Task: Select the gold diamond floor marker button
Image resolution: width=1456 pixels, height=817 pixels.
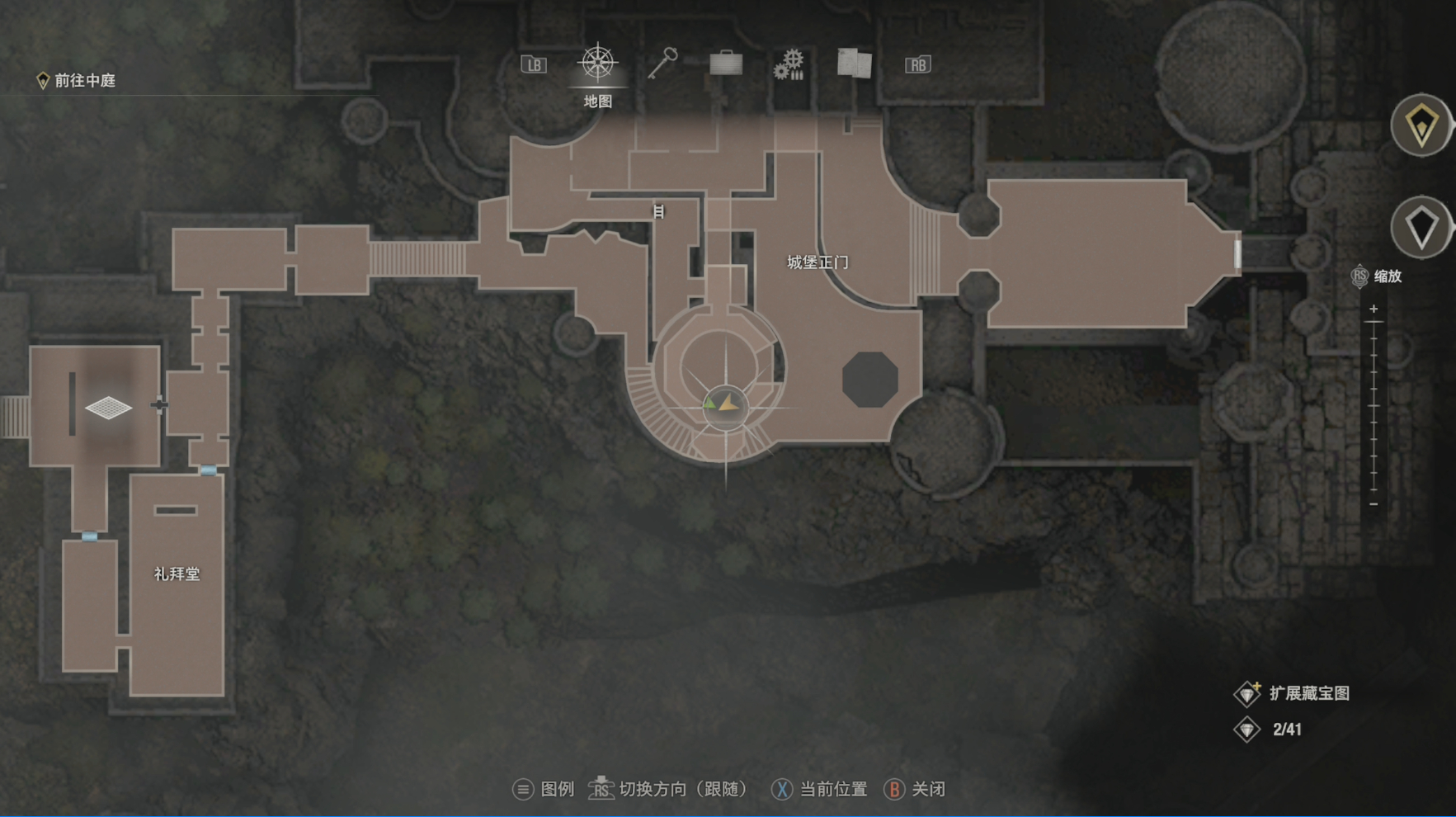Action: point(1421,126)
